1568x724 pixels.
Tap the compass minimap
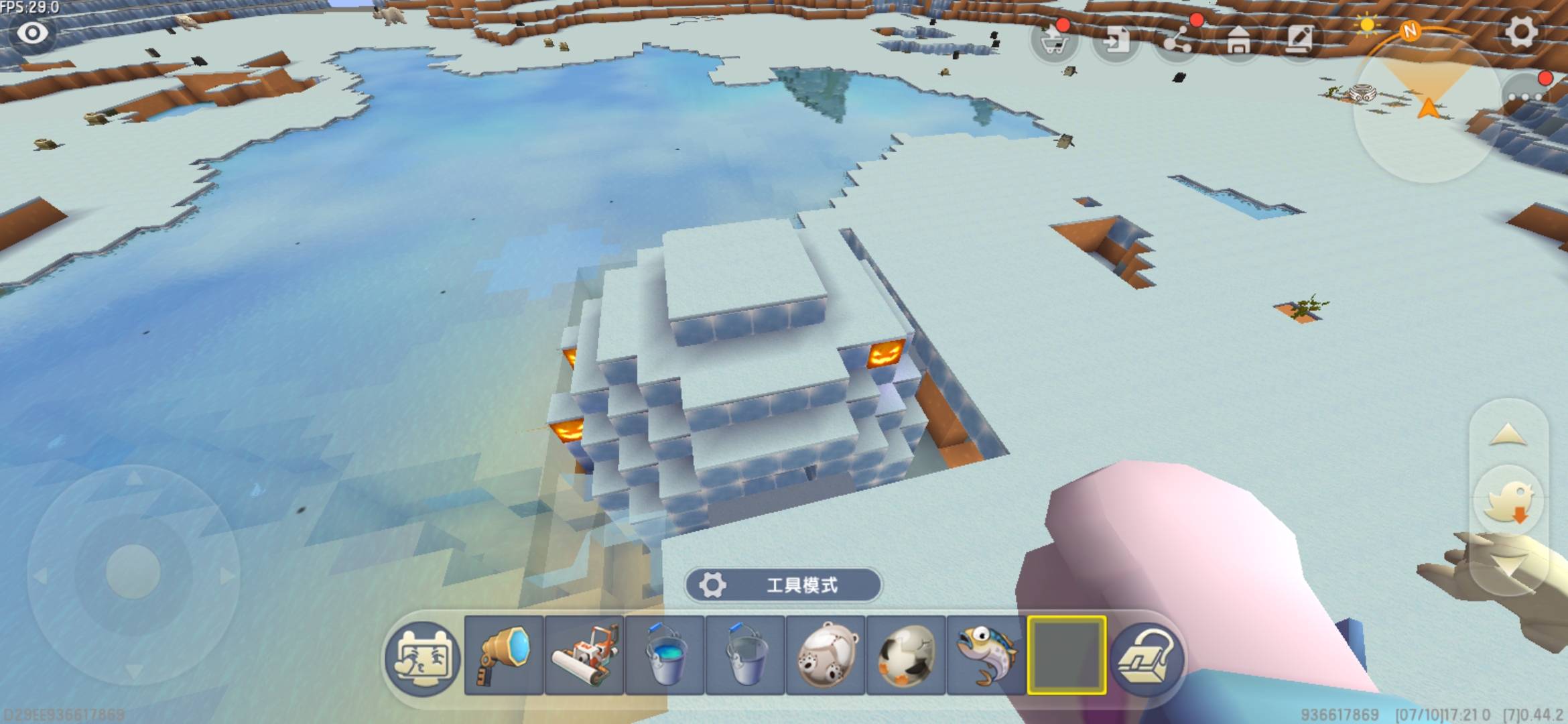1426,107
